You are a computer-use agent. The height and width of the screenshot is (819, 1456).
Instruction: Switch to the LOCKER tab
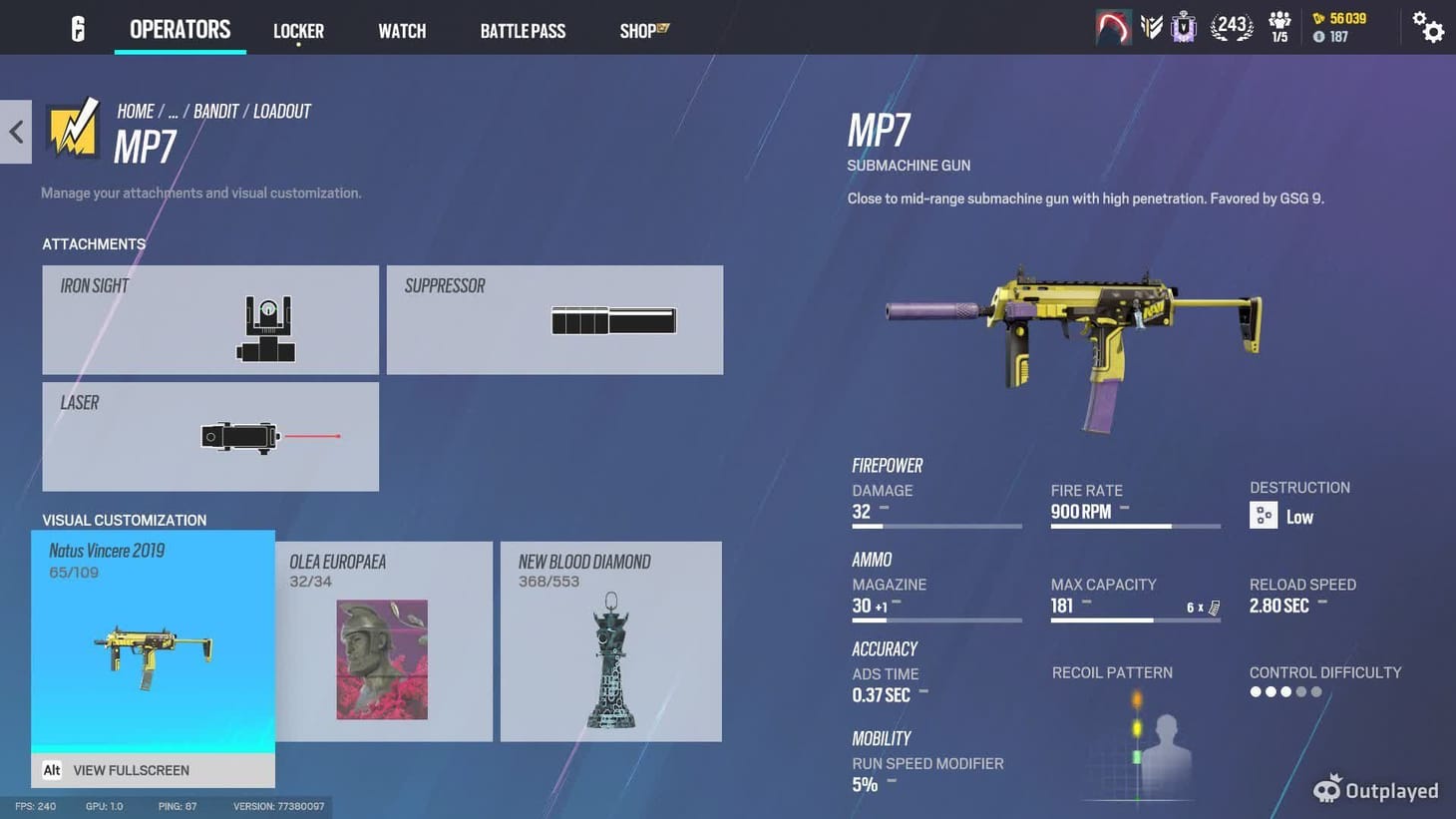[x=298, y=30]
